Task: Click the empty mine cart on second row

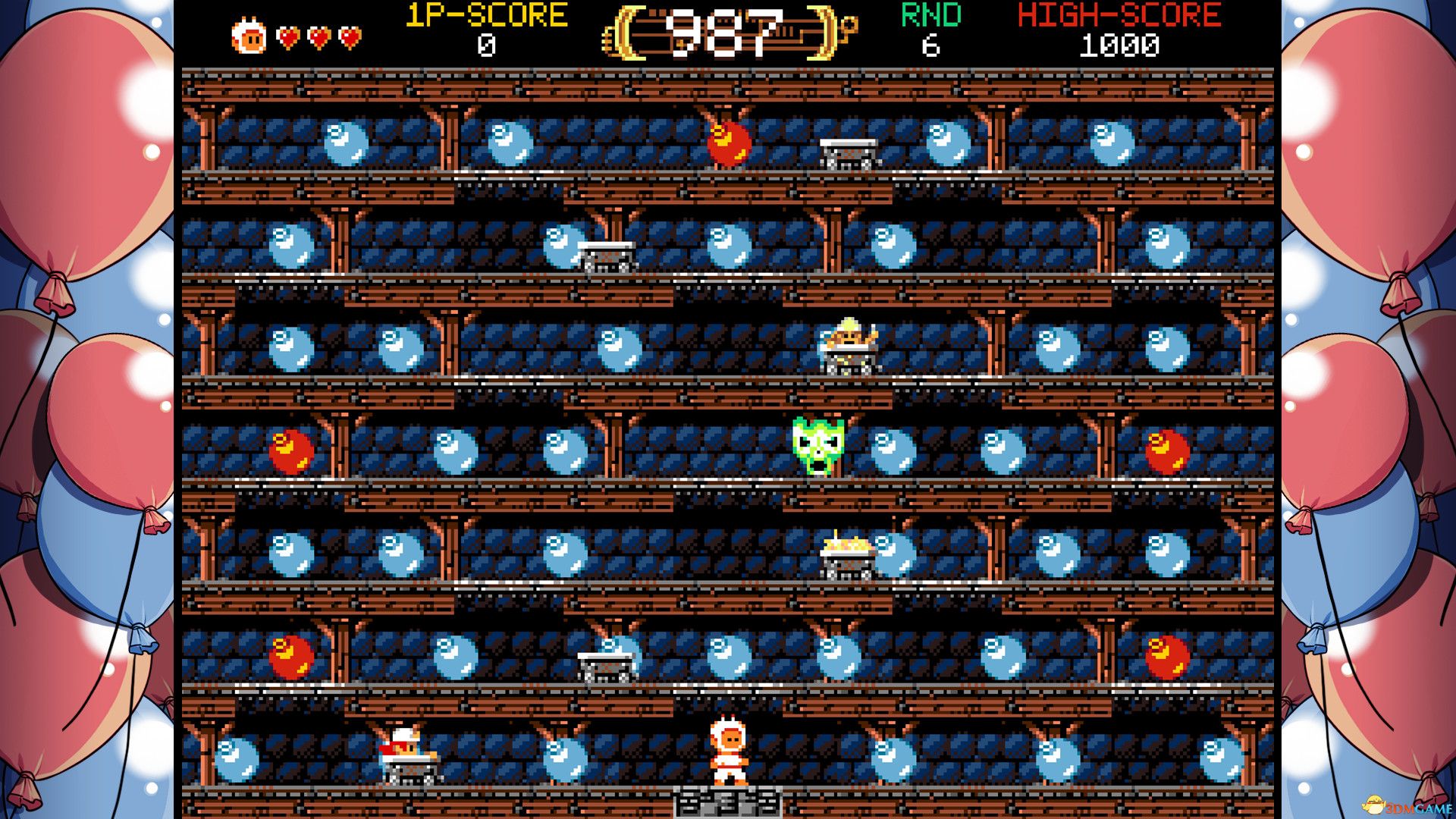Action: click(607, 254)
